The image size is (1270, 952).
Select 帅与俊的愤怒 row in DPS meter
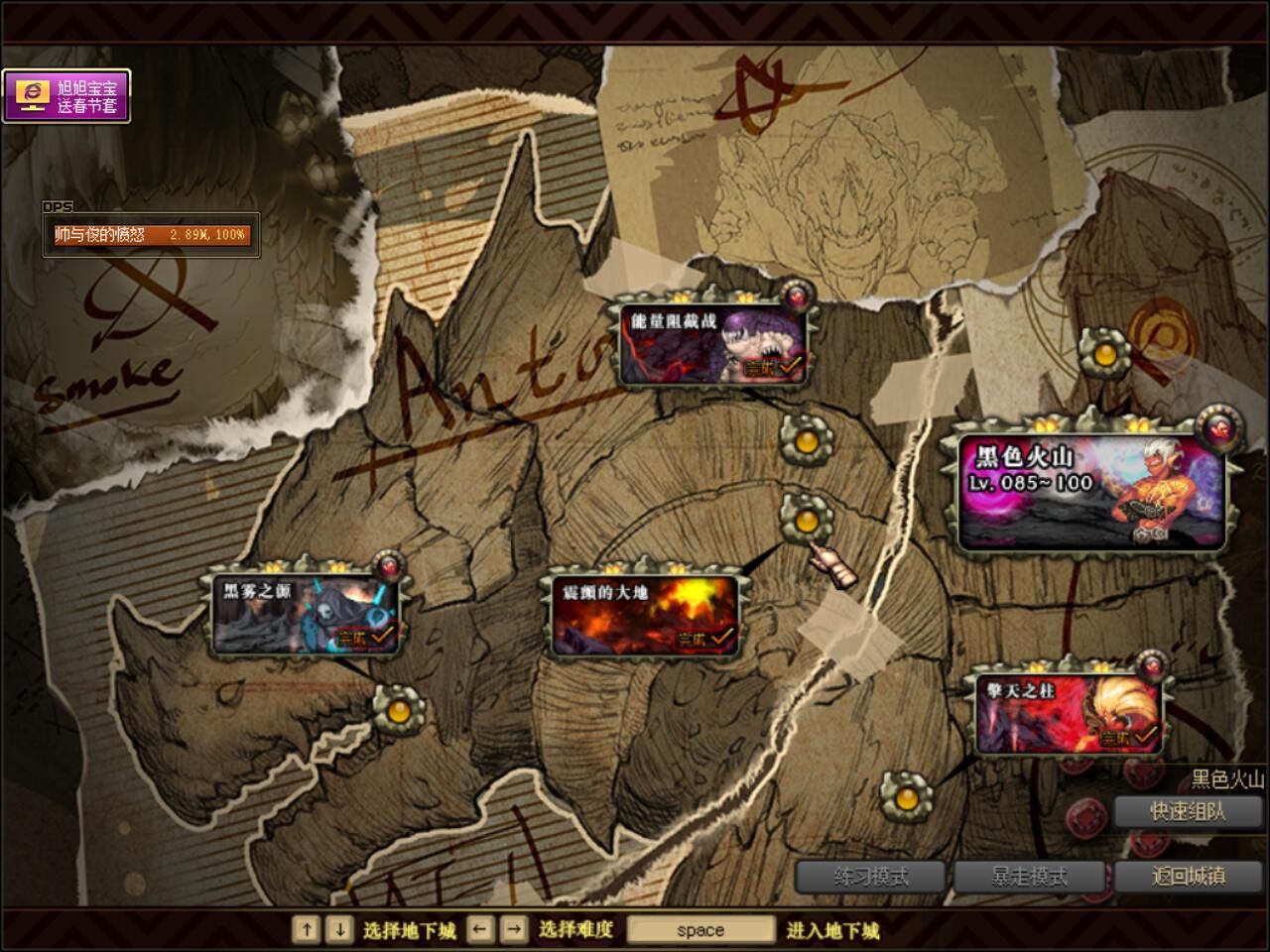[151, 235]
